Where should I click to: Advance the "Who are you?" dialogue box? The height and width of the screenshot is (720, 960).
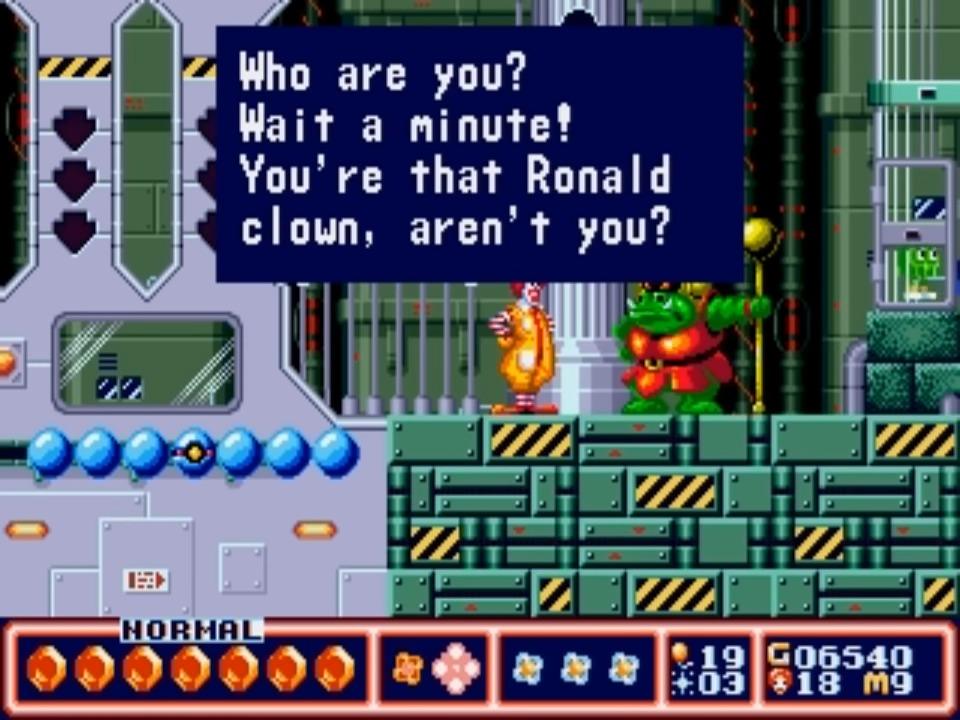point(479,153)
